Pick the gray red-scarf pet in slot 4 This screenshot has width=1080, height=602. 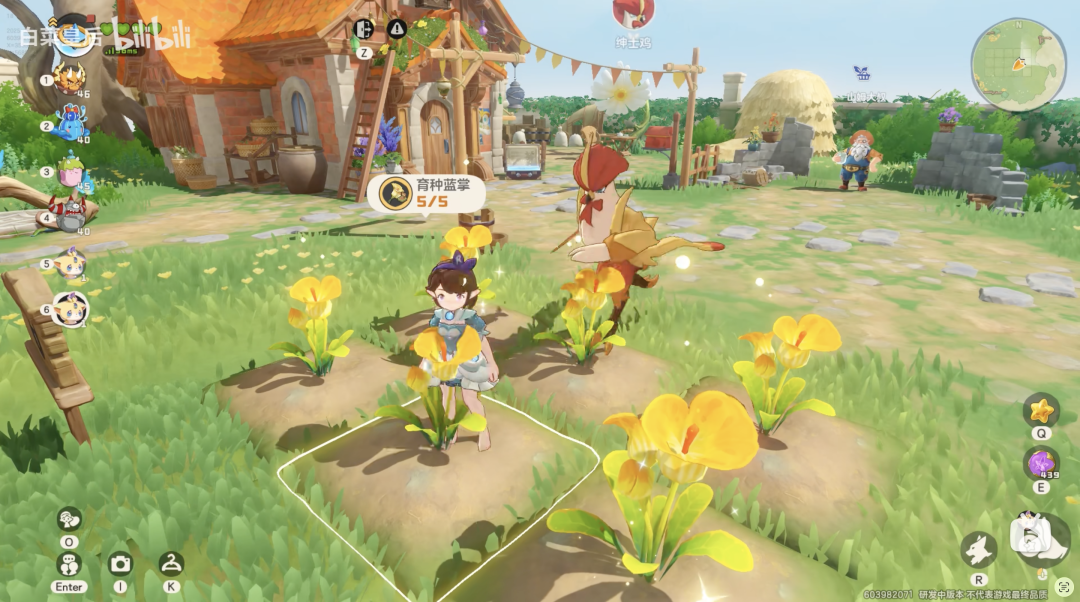coord(72,215)
